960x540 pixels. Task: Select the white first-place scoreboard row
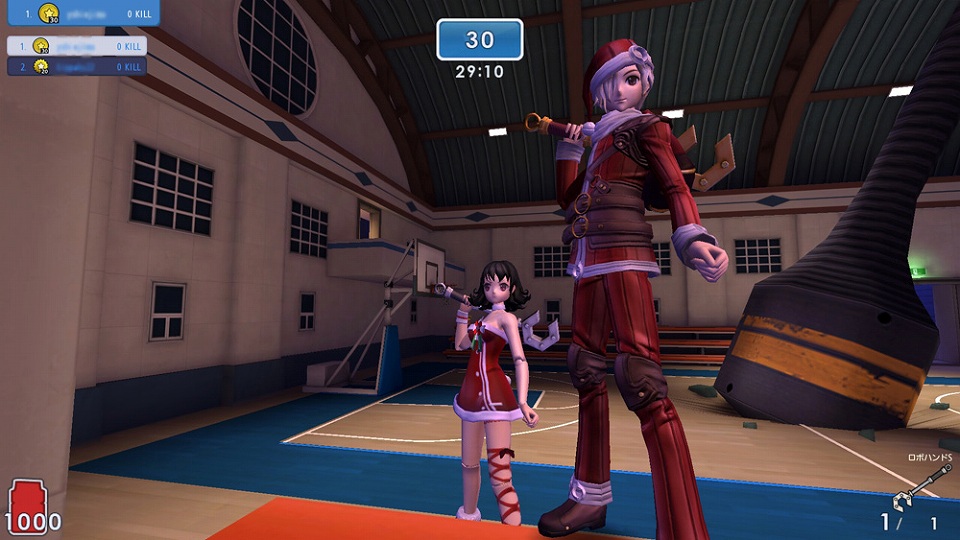[x=76, y=46]
